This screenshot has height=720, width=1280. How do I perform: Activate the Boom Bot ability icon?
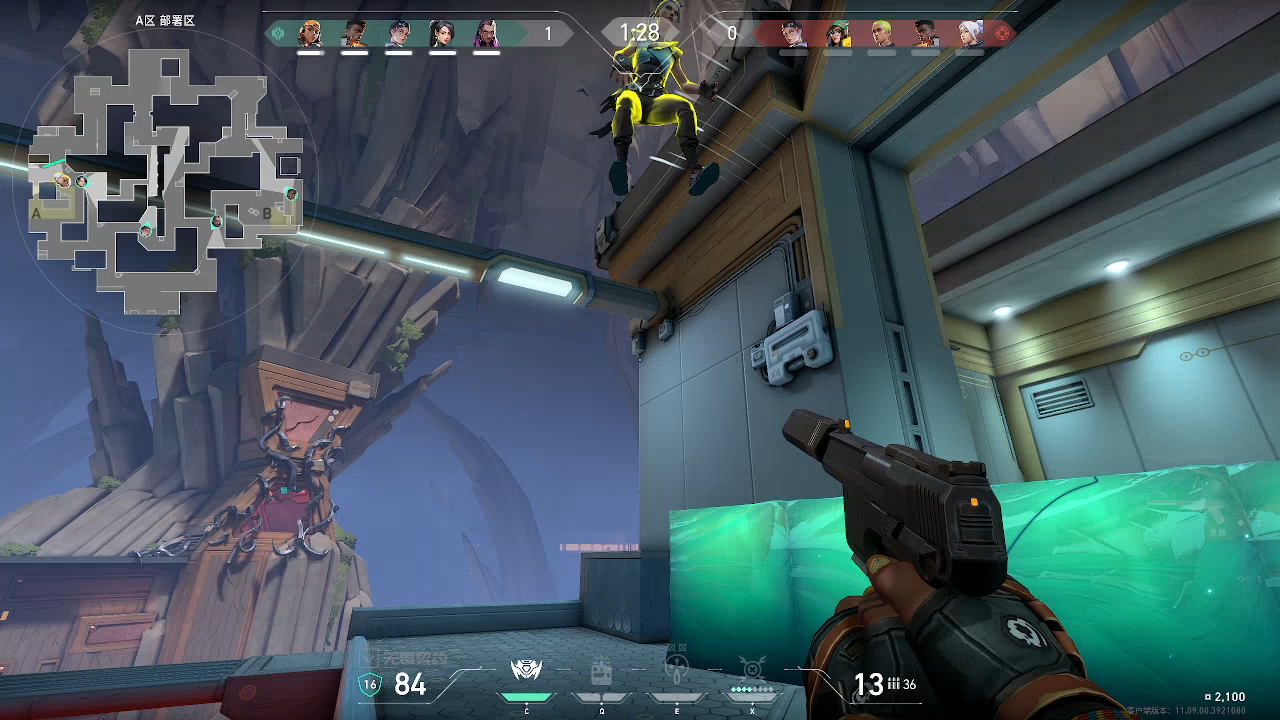(x=526, y=671)
